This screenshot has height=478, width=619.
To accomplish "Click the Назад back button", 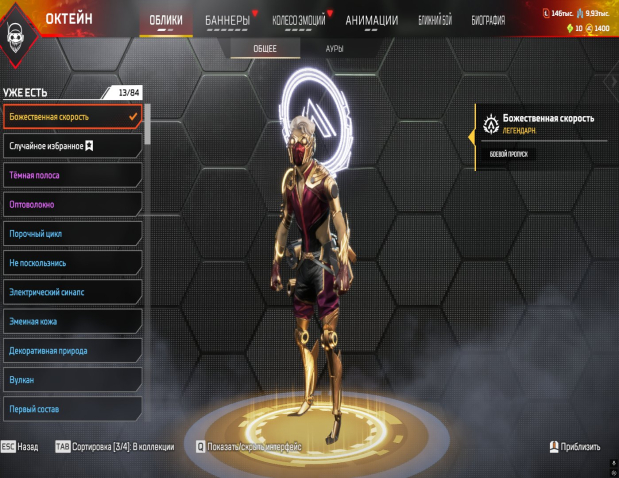I will (x=20, y=447).
